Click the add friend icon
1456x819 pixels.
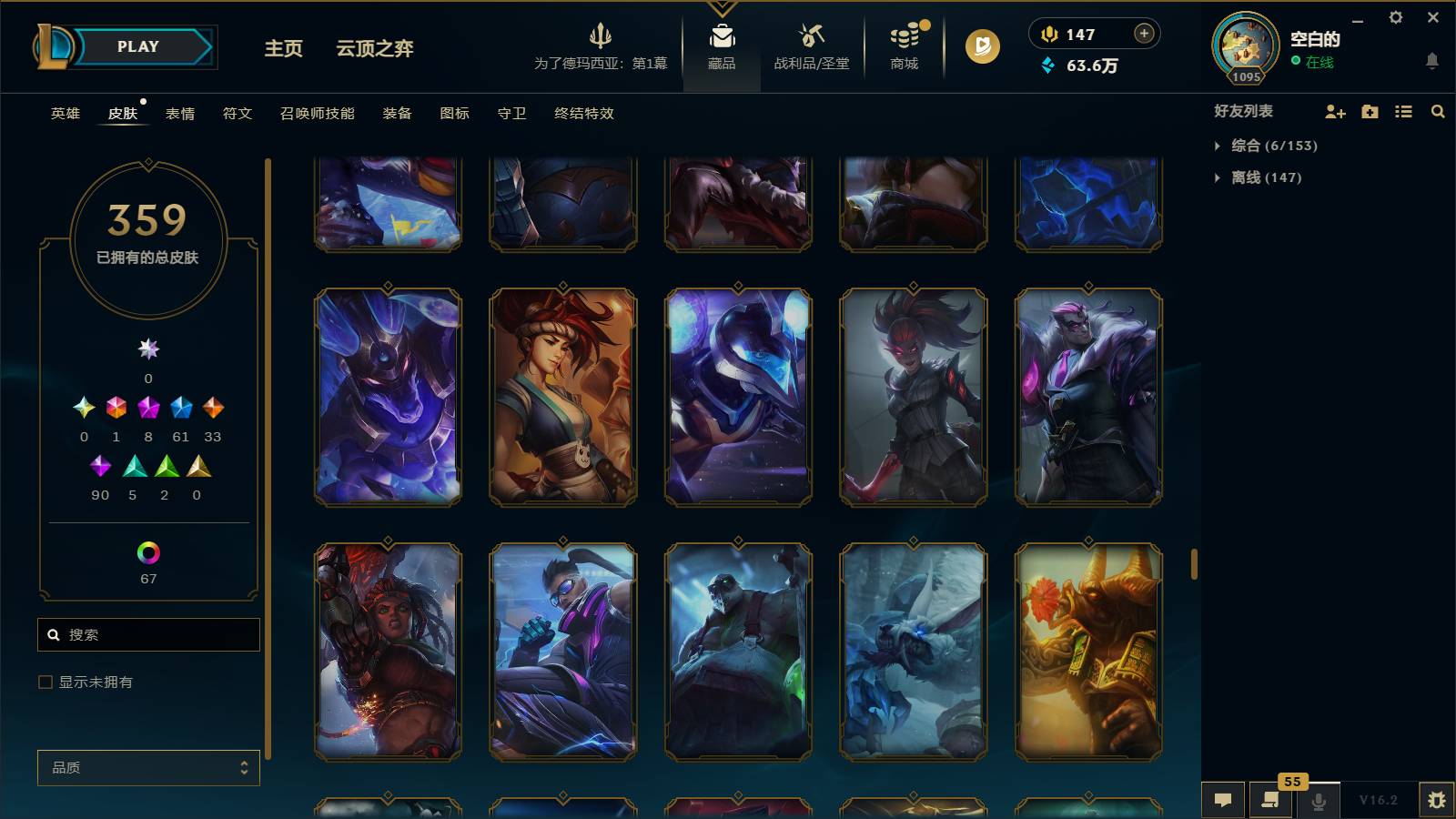click(1335, 111)
